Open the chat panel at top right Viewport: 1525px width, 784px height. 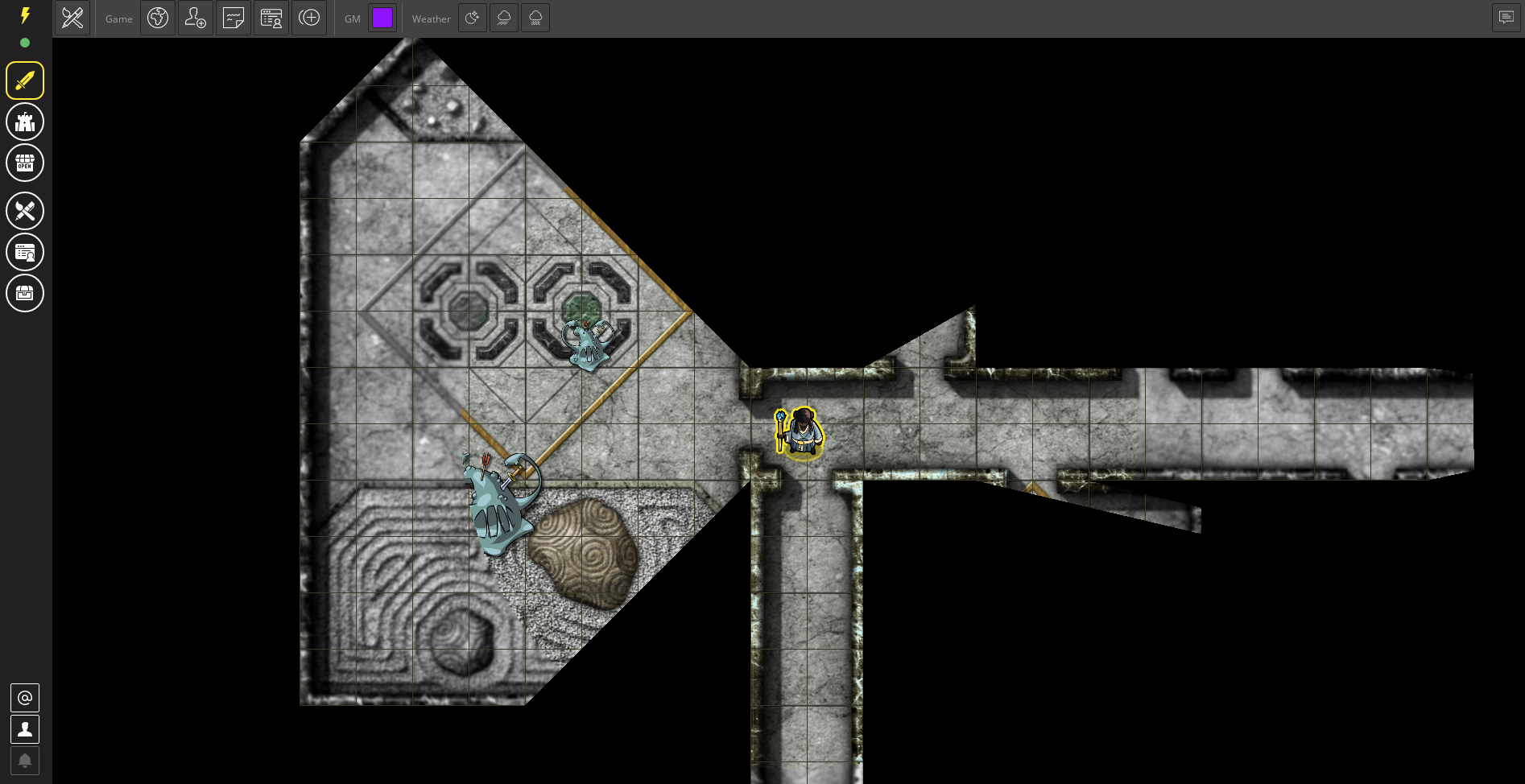coord(1506,17)
